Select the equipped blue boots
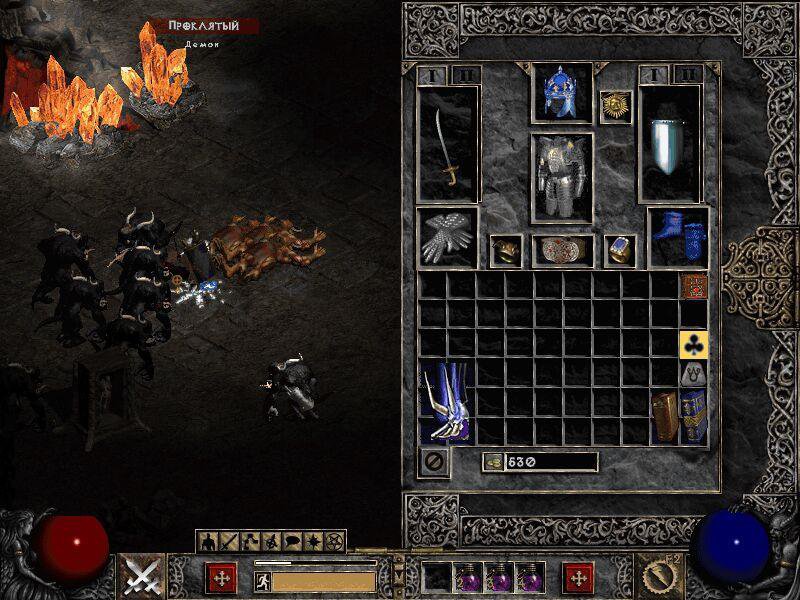 678,239
